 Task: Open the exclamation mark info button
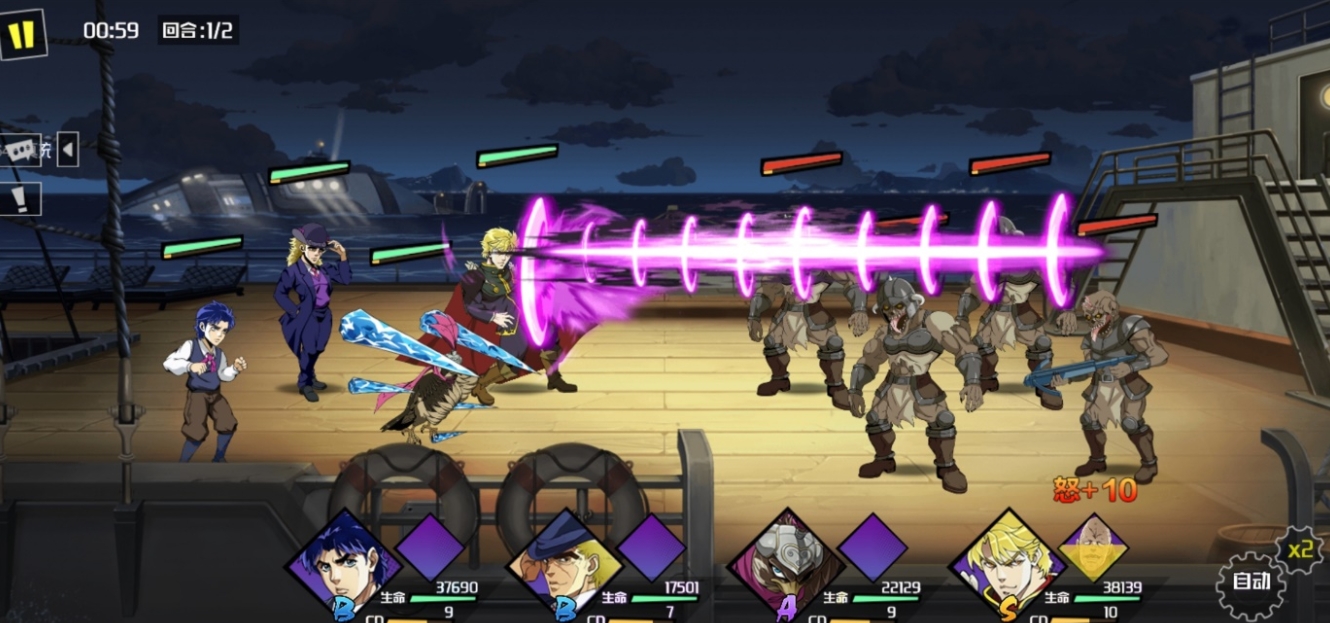(20, 198)
